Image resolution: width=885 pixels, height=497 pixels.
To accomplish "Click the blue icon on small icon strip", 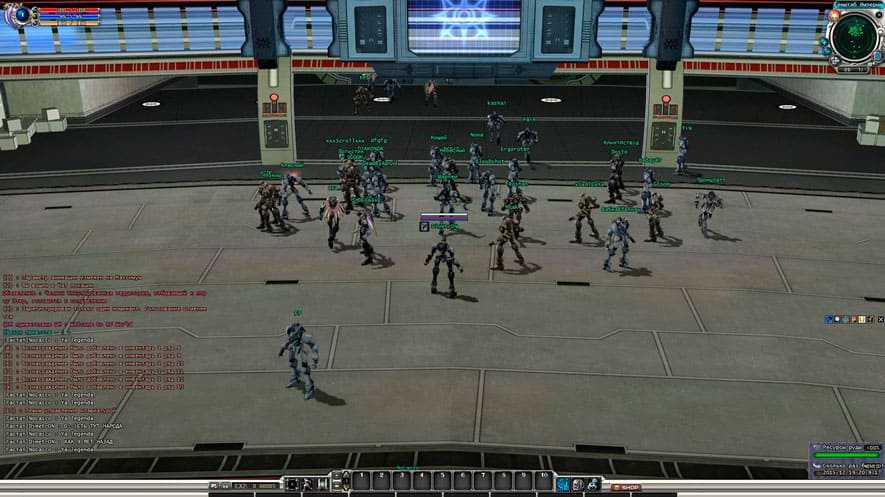I will (x=830, y=320).
